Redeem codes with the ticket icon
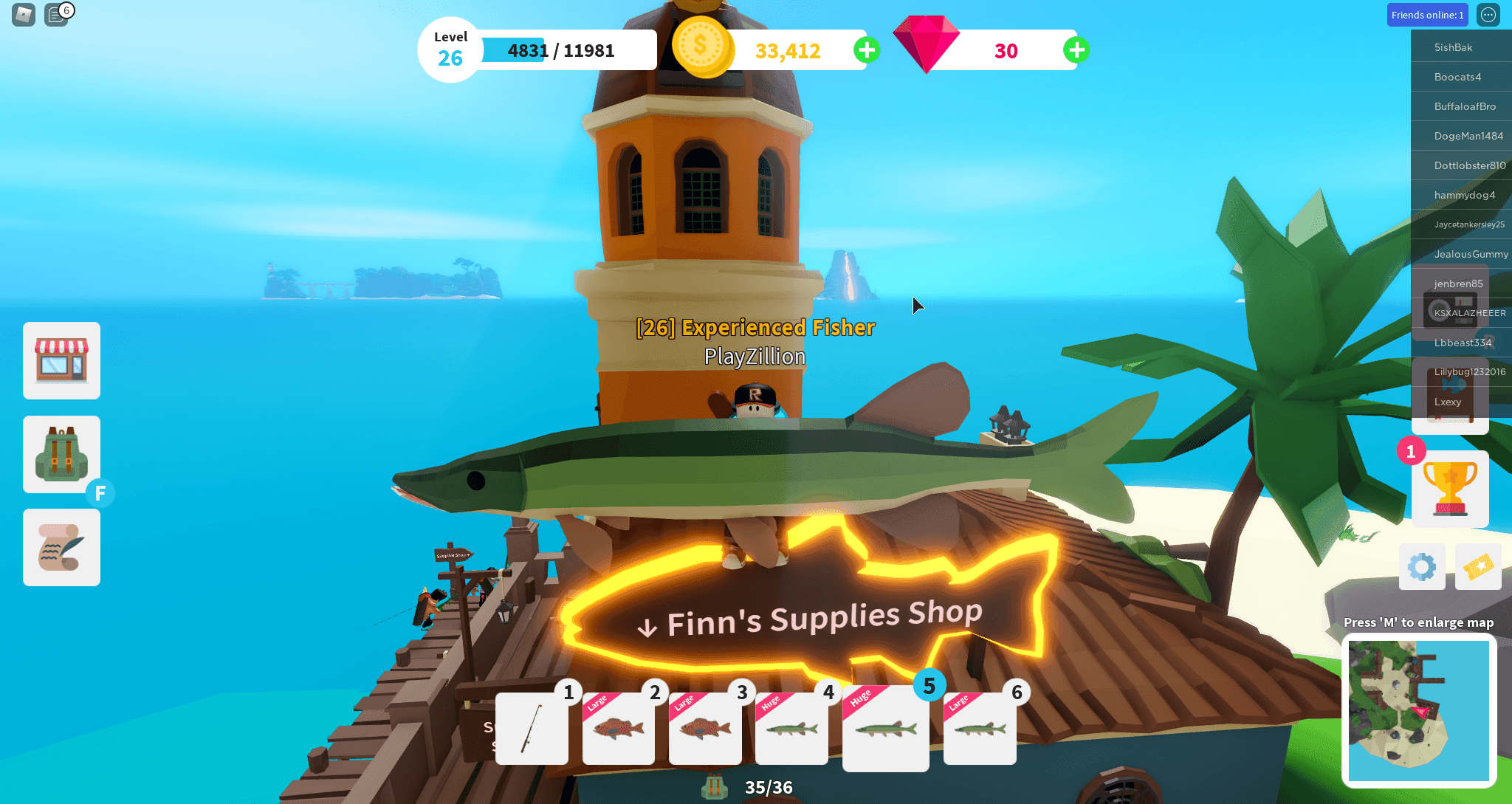Screen dimensions: 1512x804 coord(1477,566)
